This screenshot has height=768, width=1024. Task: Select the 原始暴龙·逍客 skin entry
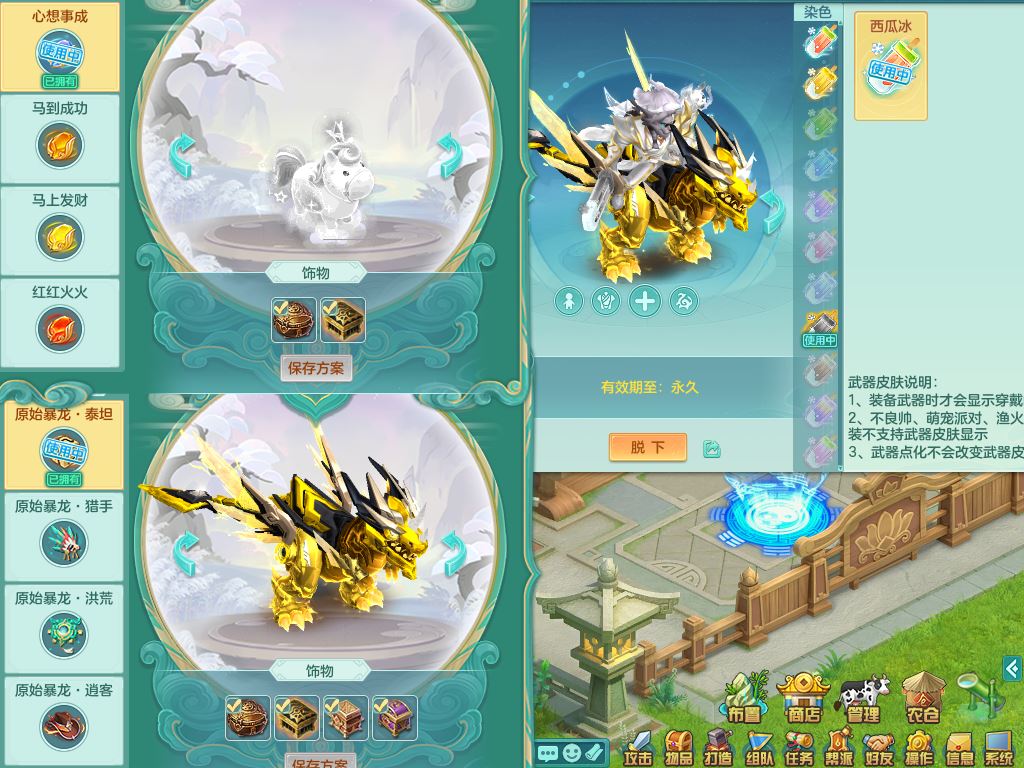tap(63, 720)
